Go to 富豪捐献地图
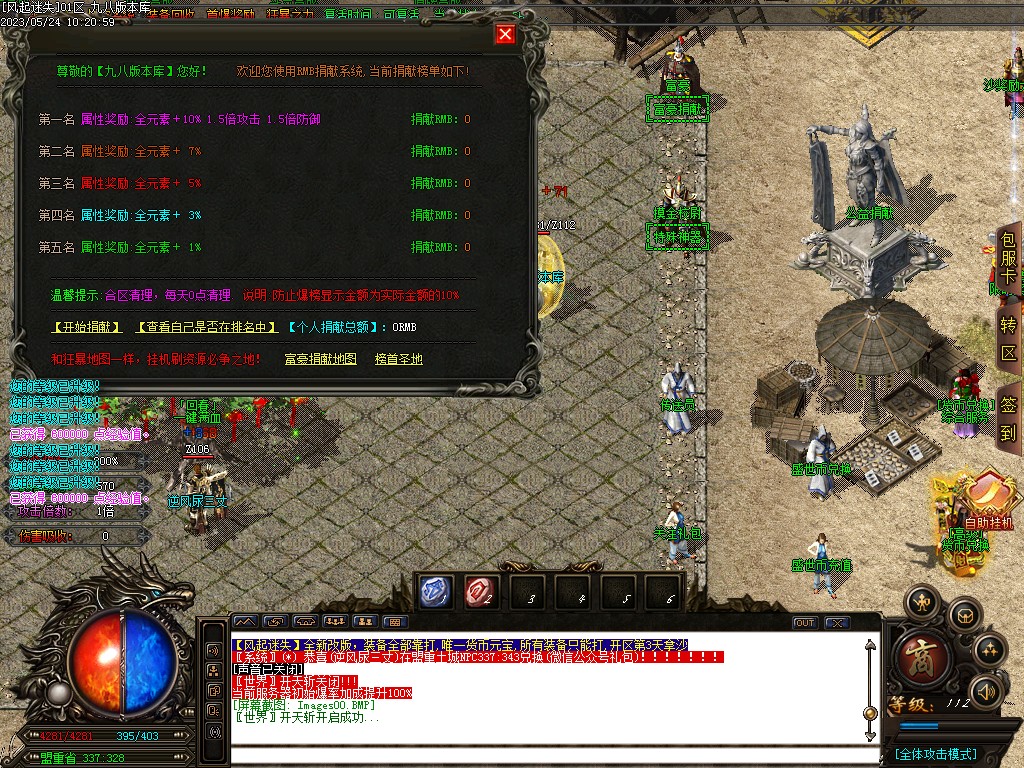Viewport: 1024px width, 768px height. pos(320,359)
